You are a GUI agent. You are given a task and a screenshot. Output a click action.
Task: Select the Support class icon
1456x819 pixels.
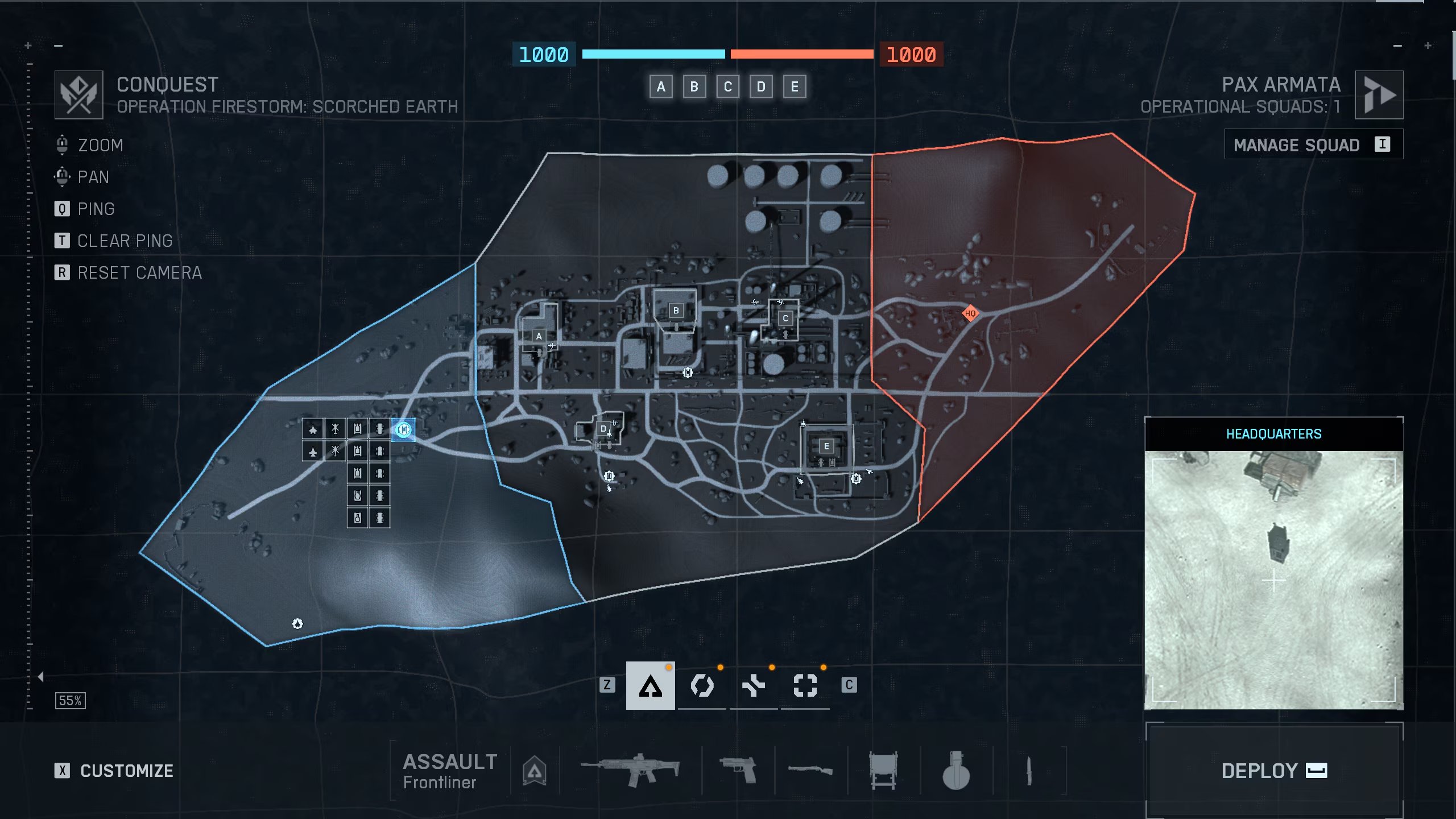[754, 685]
